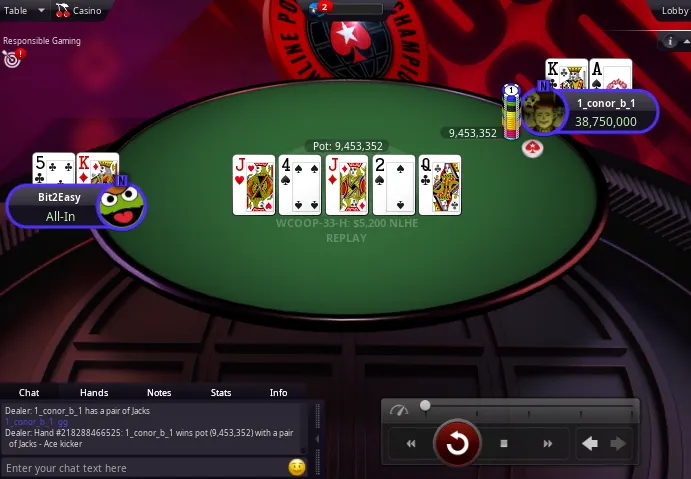Image resolution: width=691 pixels, height=479 pixels.
Task: Open the emoji smiley picker
Action: coord(296,467)
